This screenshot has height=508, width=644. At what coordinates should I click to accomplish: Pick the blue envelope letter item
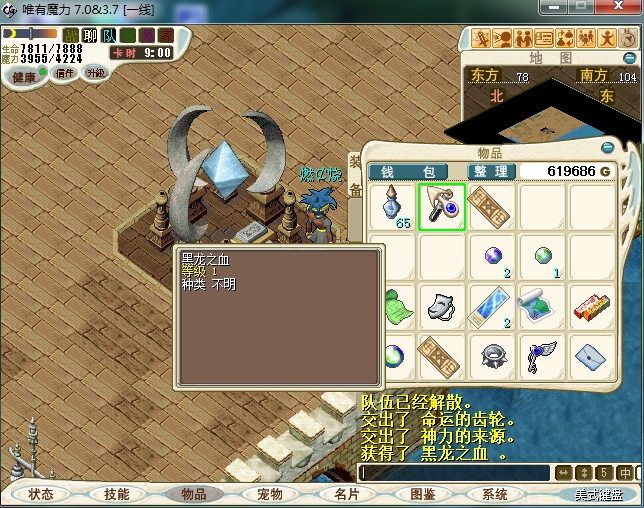(592, 354)
